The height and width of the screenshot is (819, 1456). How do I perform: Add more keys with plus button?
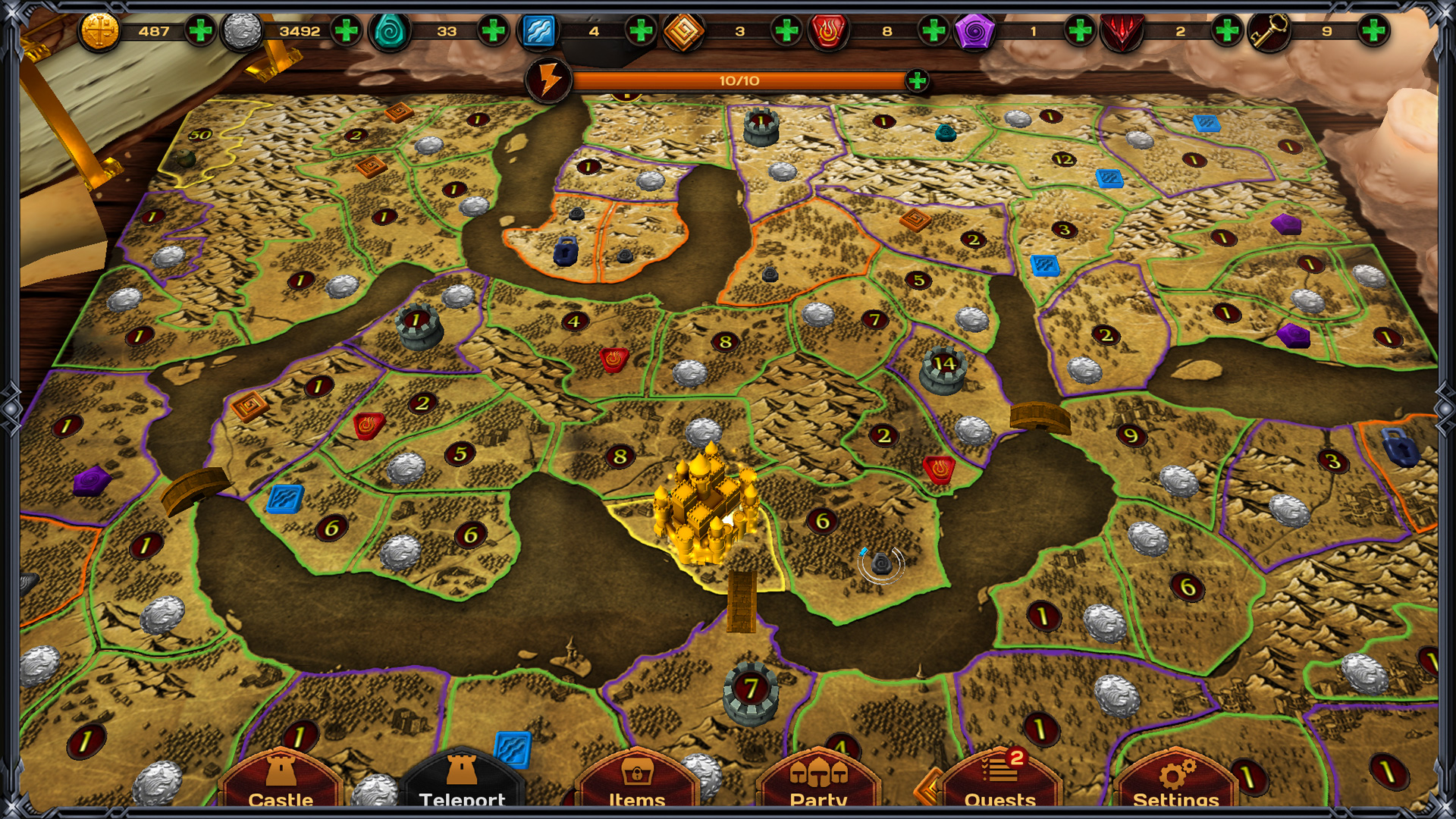[x=1373, y=31]
